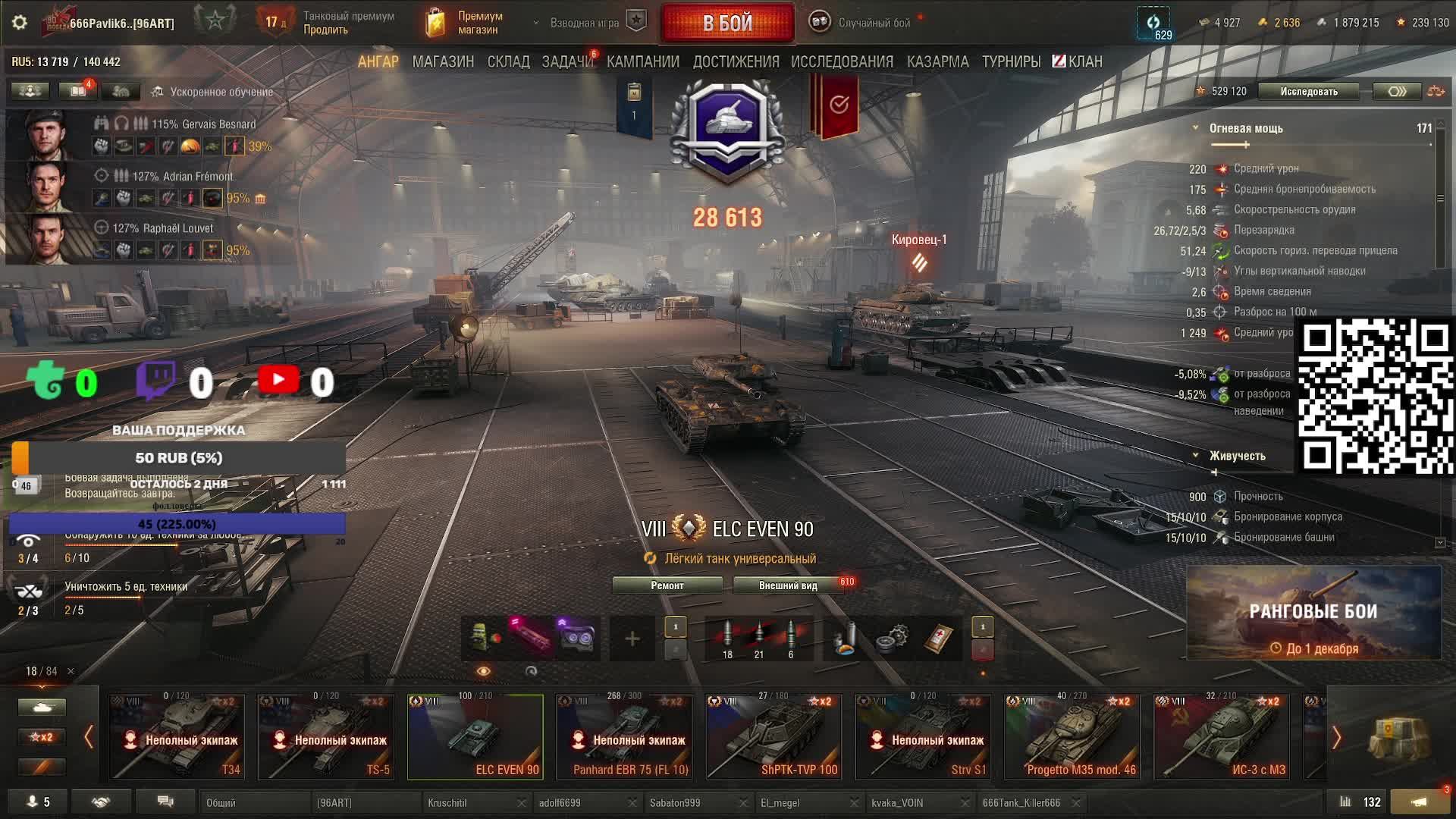
Task: Open the КЛАН tab
Action: (1078, 61)
